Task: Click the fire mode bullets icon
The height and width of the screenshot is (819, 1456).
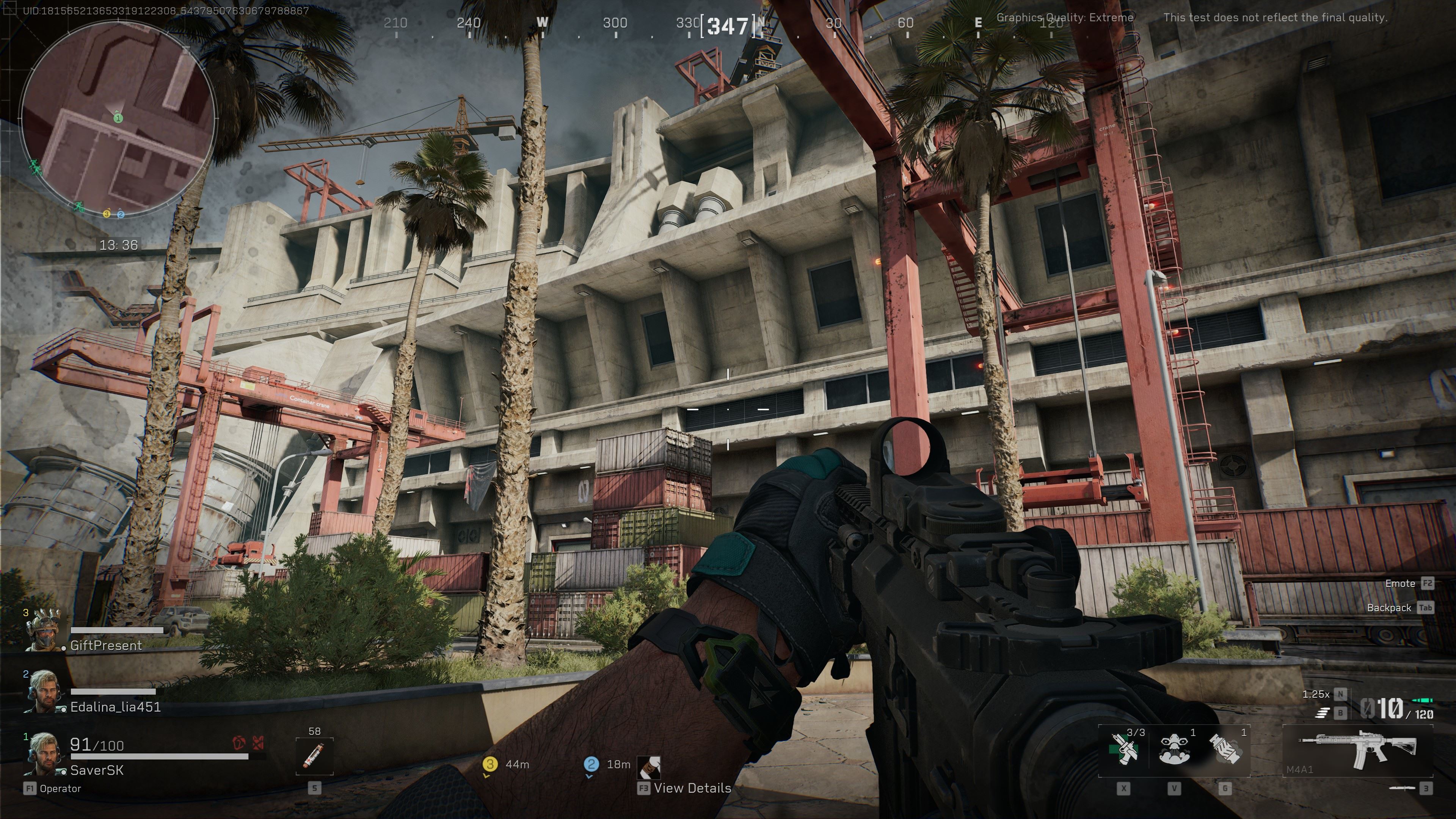Action: (x=1321, y=713)
